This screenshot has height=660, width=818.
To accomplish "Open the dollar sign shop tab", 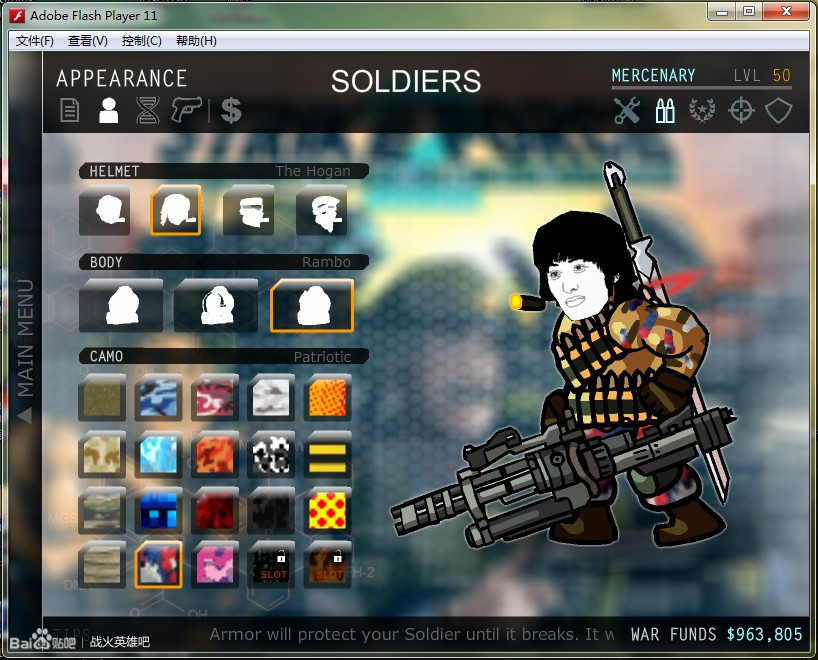I will coord(231,110).
